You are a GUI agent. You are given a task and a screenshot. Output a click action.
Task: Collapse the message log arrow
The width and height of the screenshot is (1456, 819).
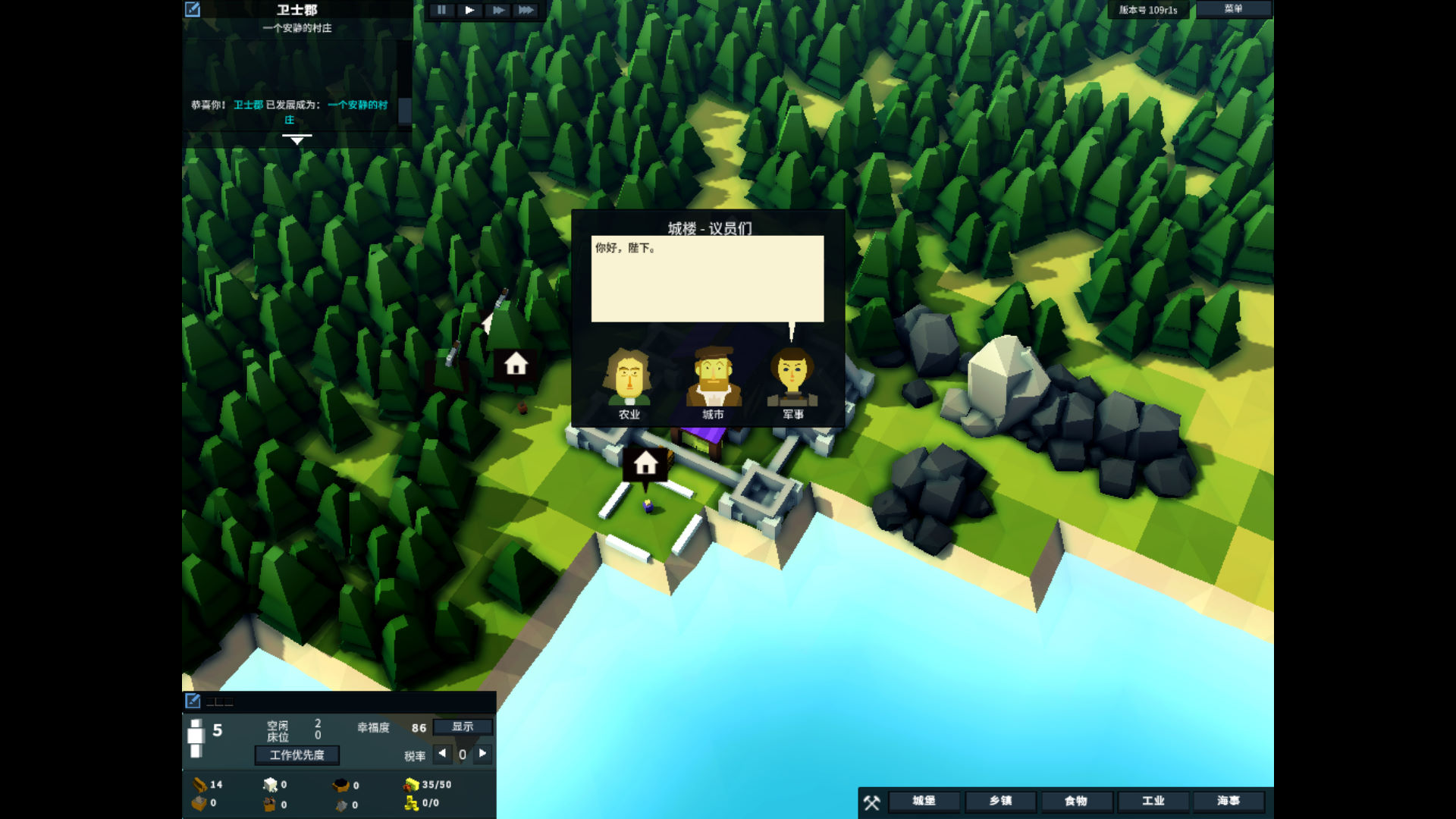(297, 140)
